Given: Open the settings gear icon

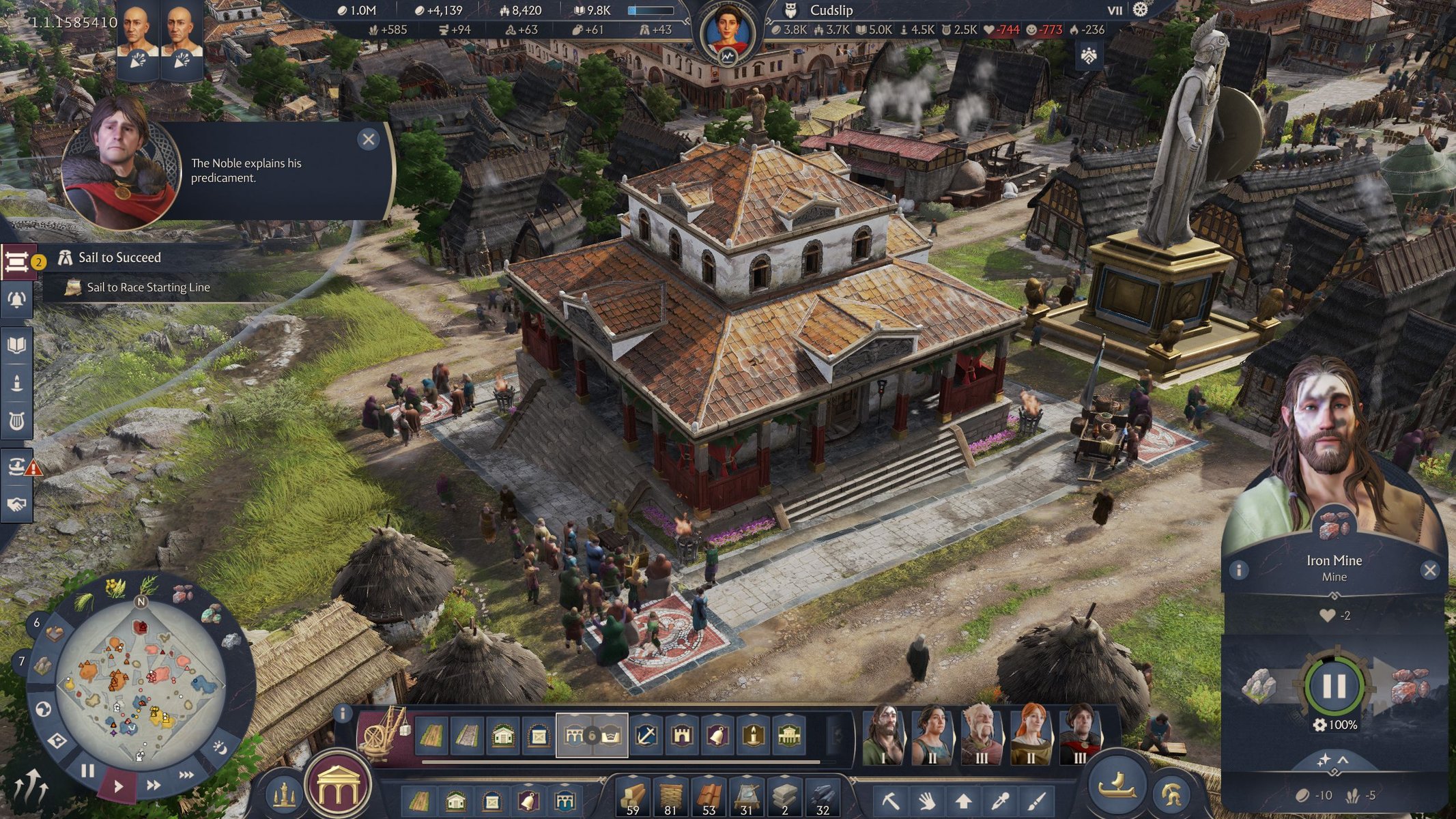Looking at the screenshot, I should coord(1141,10).
